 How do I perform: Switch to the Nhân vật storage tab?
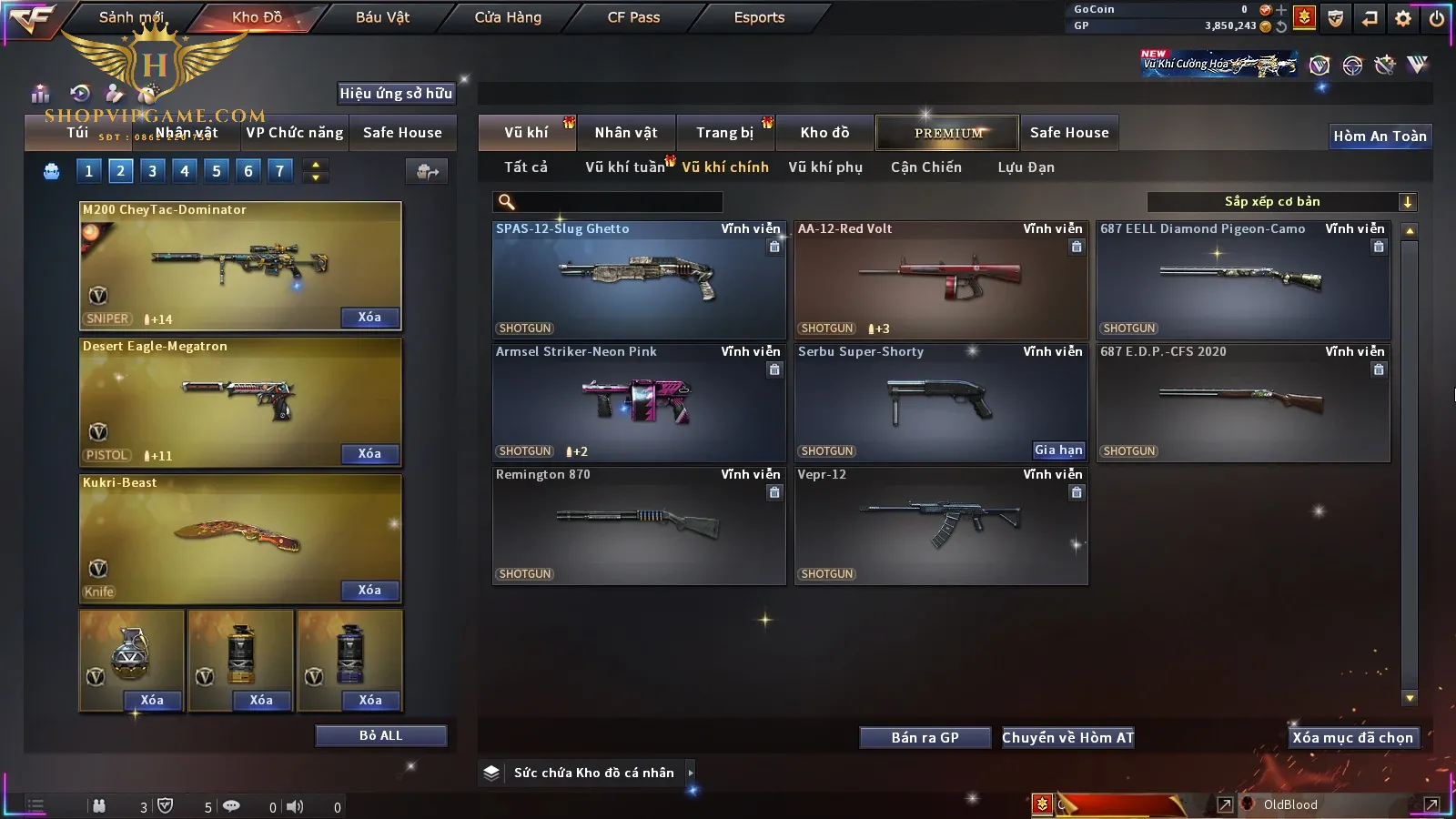click(x=626, y=133)
